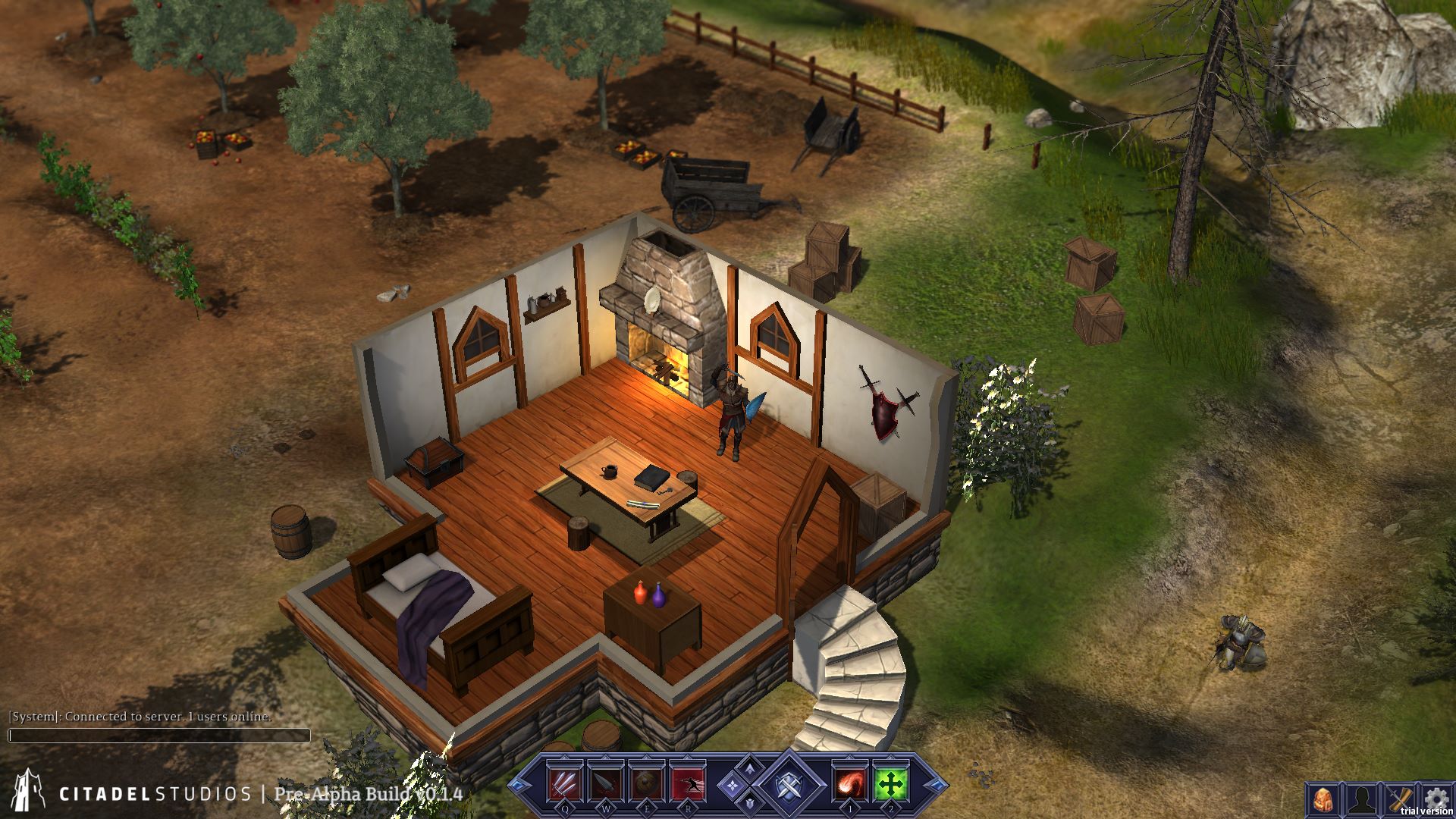Click the small shield diamond button
Viewport: 1456px width, 819px height.
tap(750, 802)
